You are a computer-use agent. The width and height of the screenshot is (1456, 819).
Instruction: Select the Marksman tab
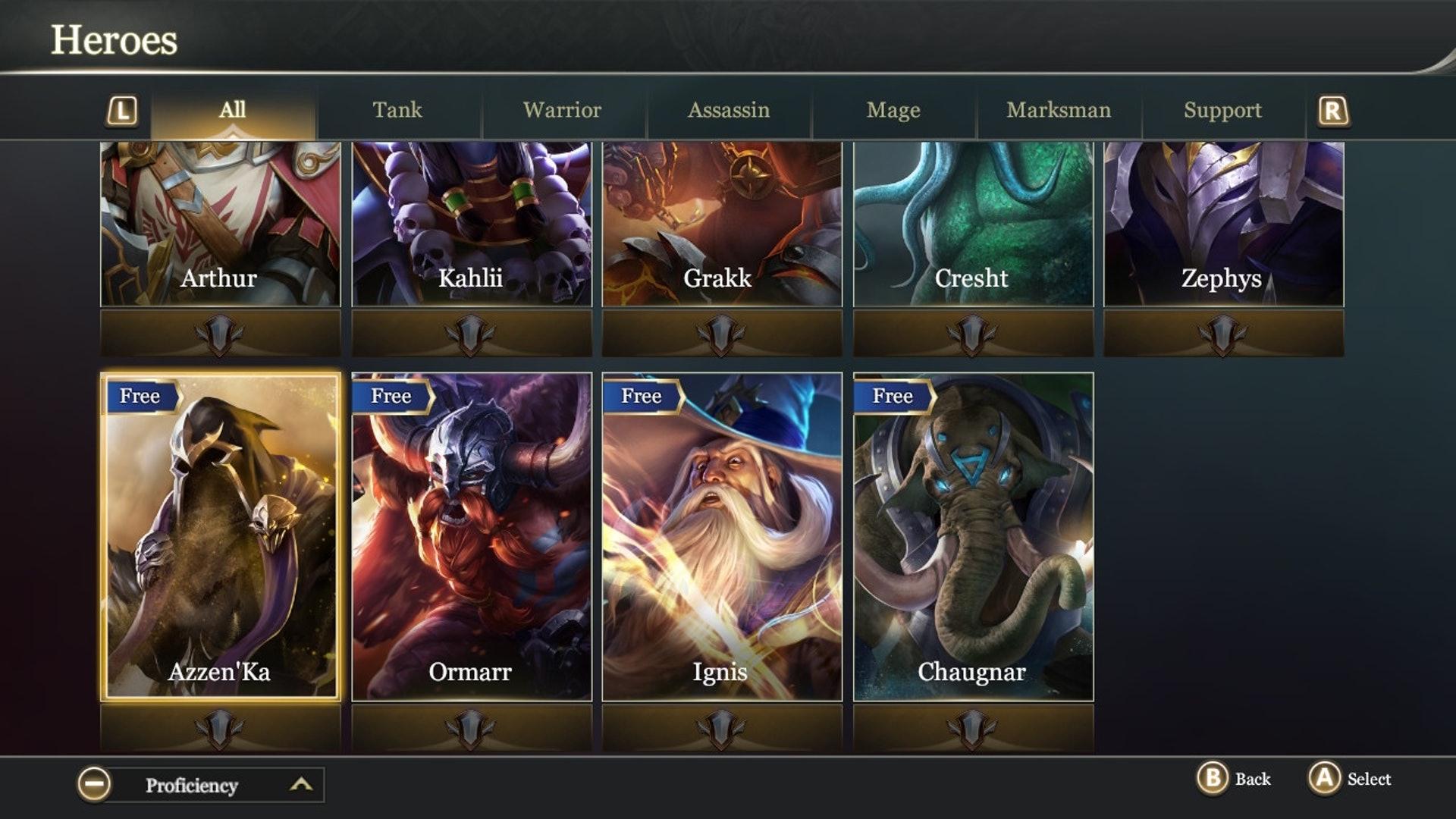1059,111
